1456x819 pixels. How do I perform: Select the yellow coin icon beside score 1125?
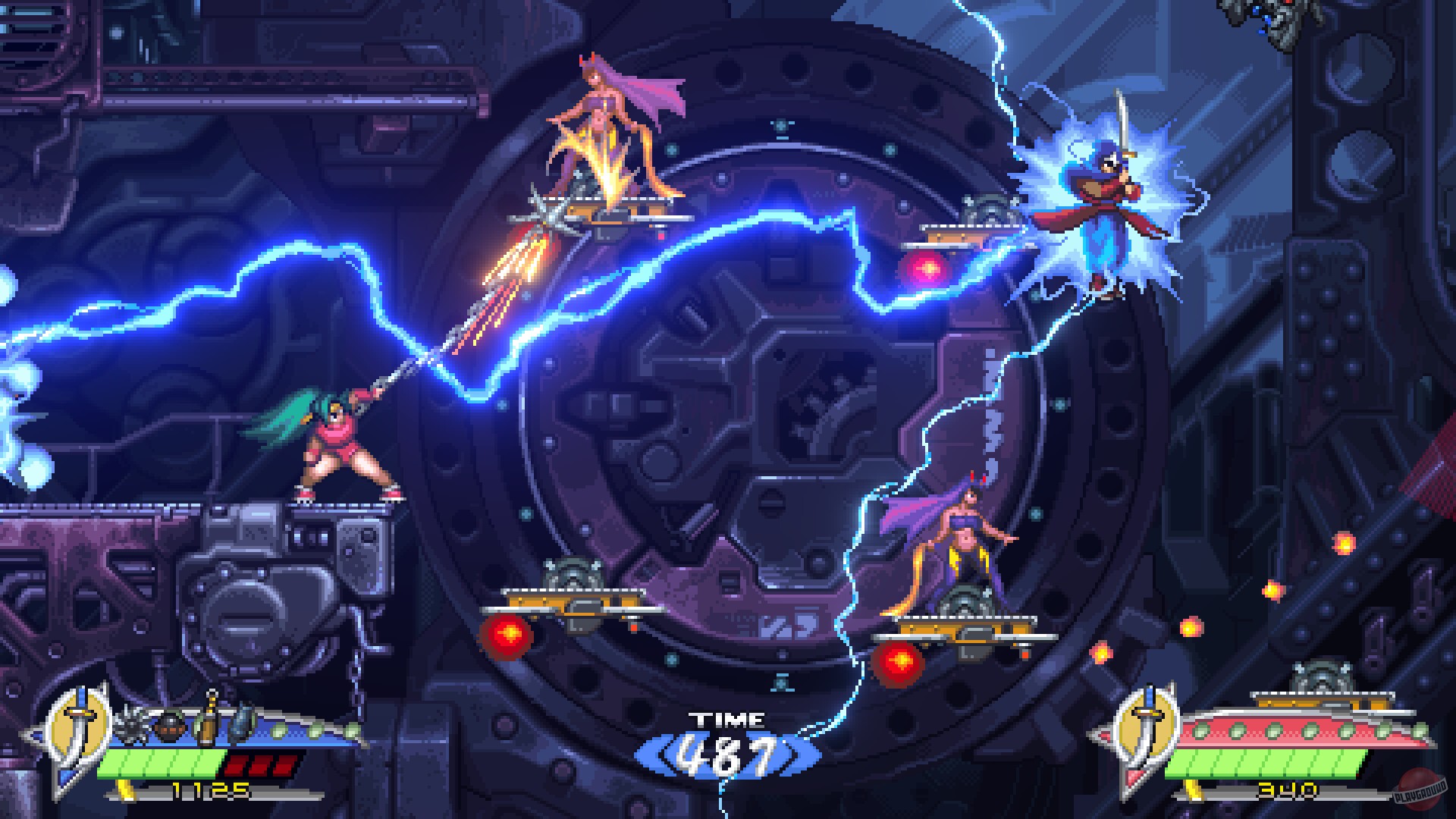click(127, 792)
